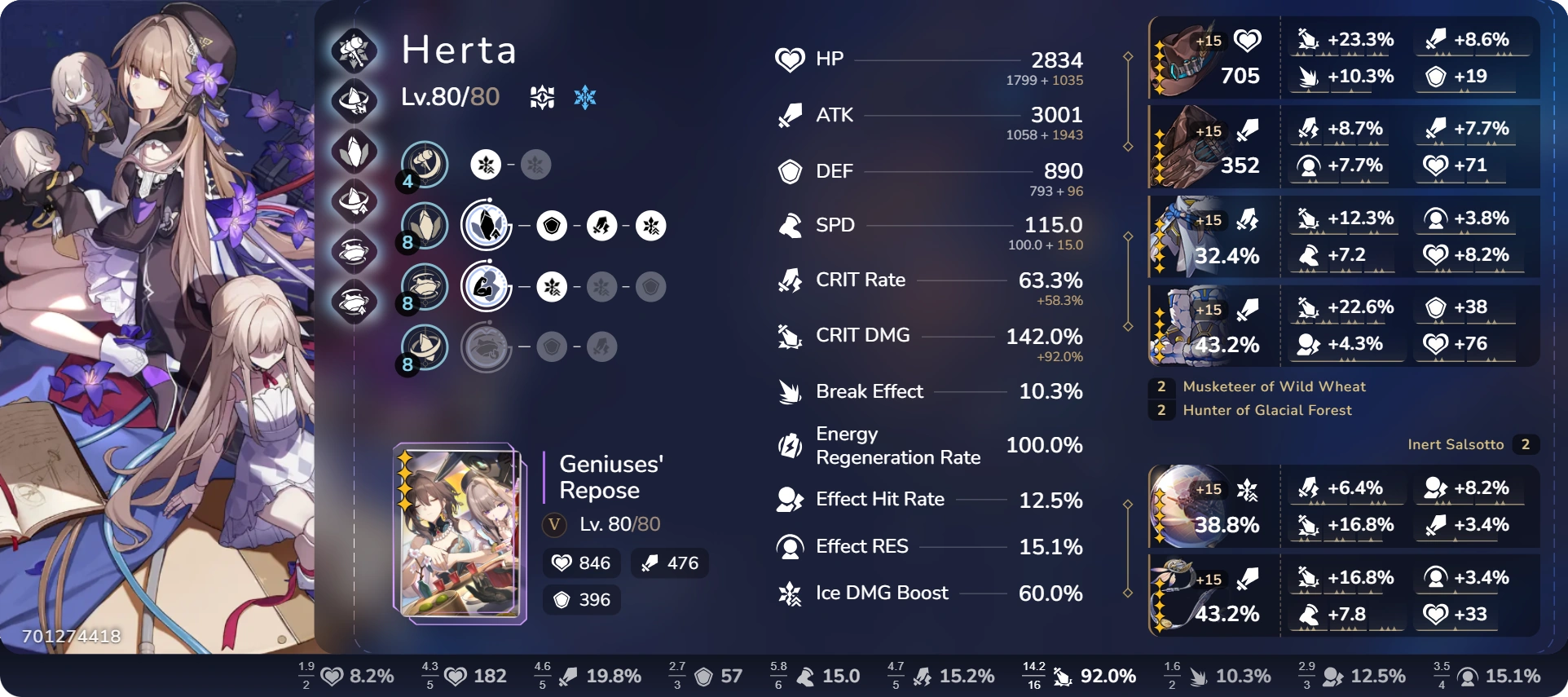Click the Break Effect icon in stats
This screenshot has height=697, width=1568.
click(789, 391)
